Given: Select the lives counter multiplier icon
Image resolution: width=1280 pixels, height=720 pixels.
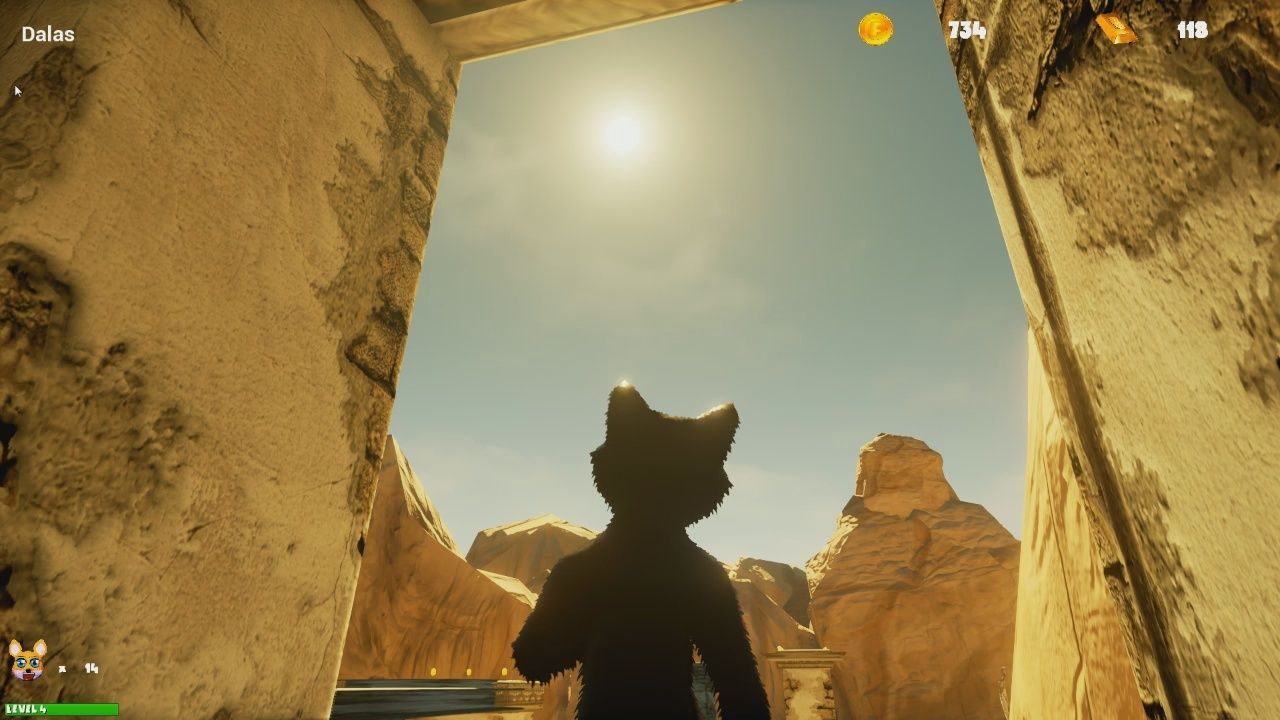Looking at the screenshot, I should (62, 668).
